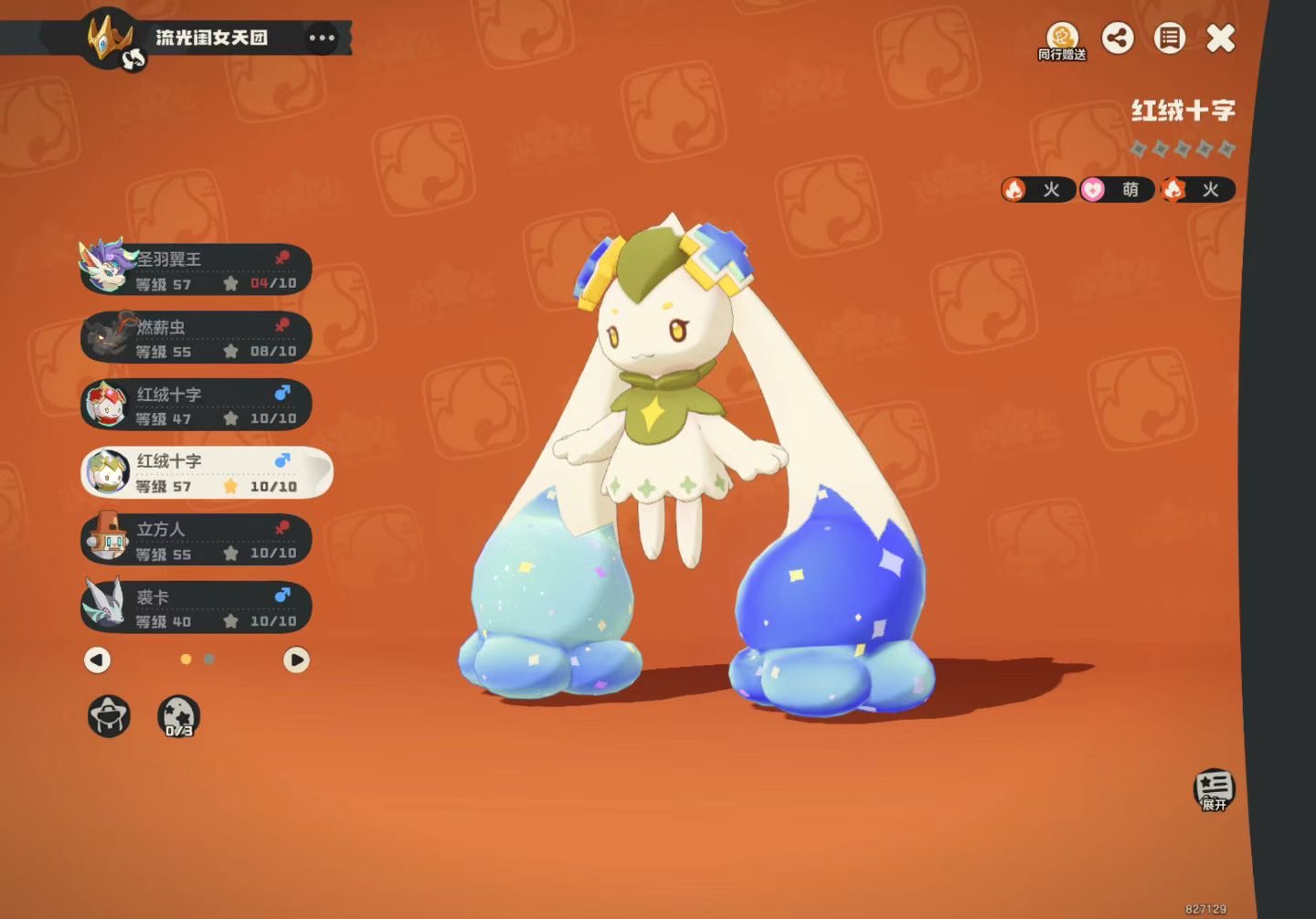Go to the previous team page
This screenshot has height=919, width=1316.
[x=98, y=660]
